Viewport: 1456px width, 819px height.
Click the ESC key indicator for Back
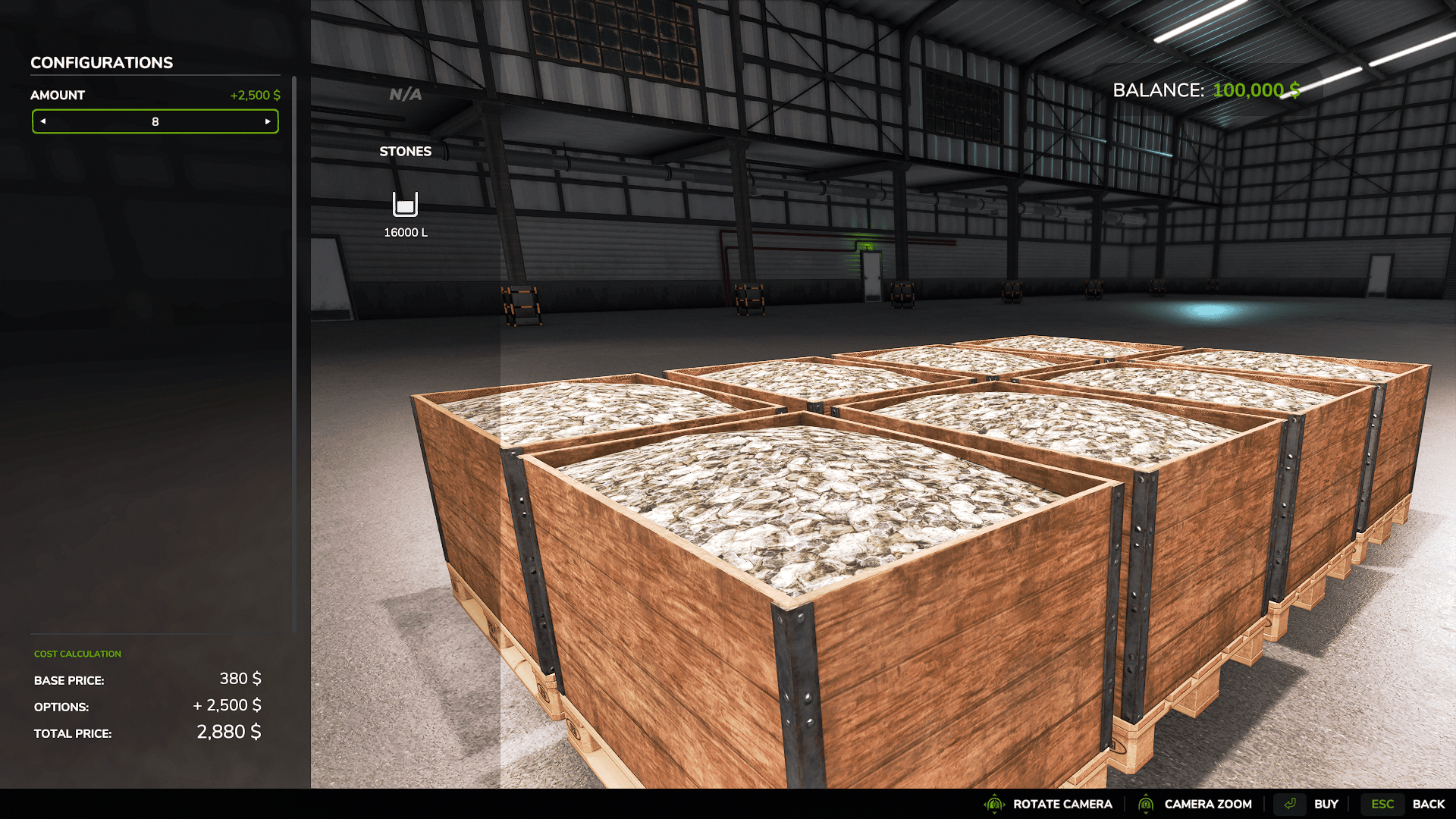tap(1382, 803)
